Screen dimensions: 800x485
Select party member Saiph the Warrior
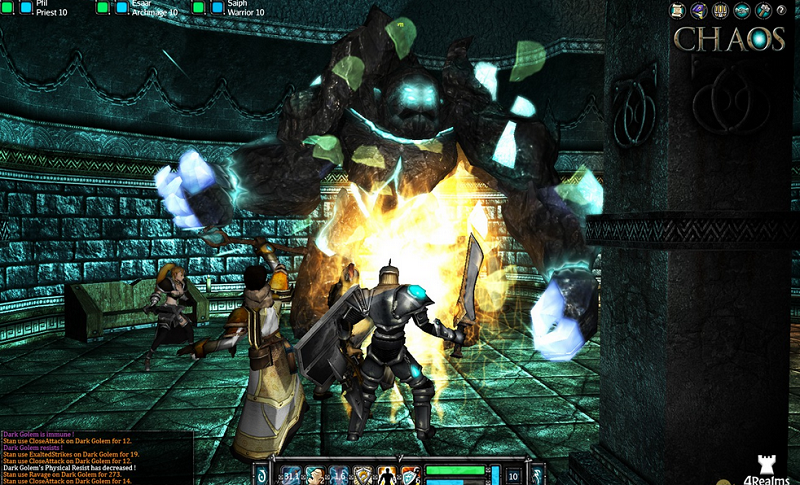tap(245, 7)
